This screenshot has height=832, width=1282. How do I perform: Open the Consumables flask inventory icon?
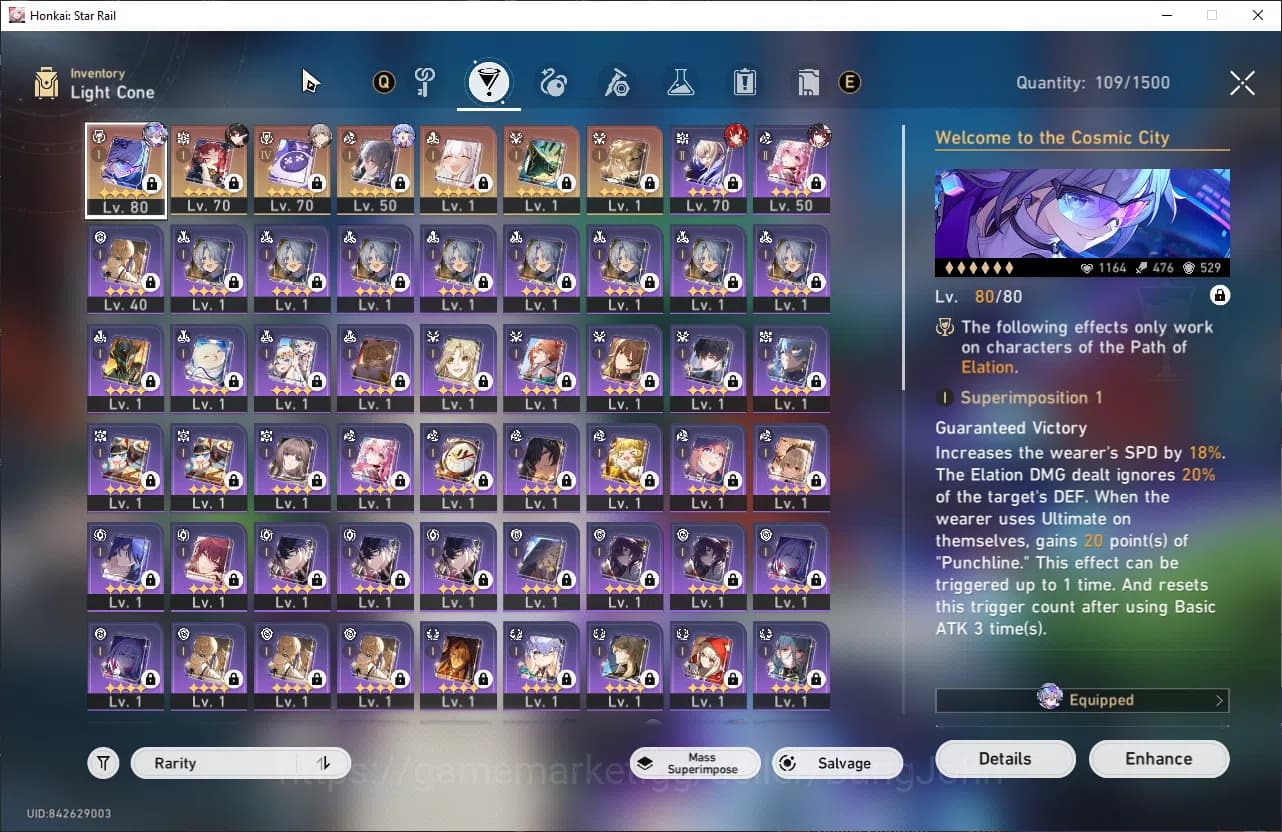click(681, 82)
